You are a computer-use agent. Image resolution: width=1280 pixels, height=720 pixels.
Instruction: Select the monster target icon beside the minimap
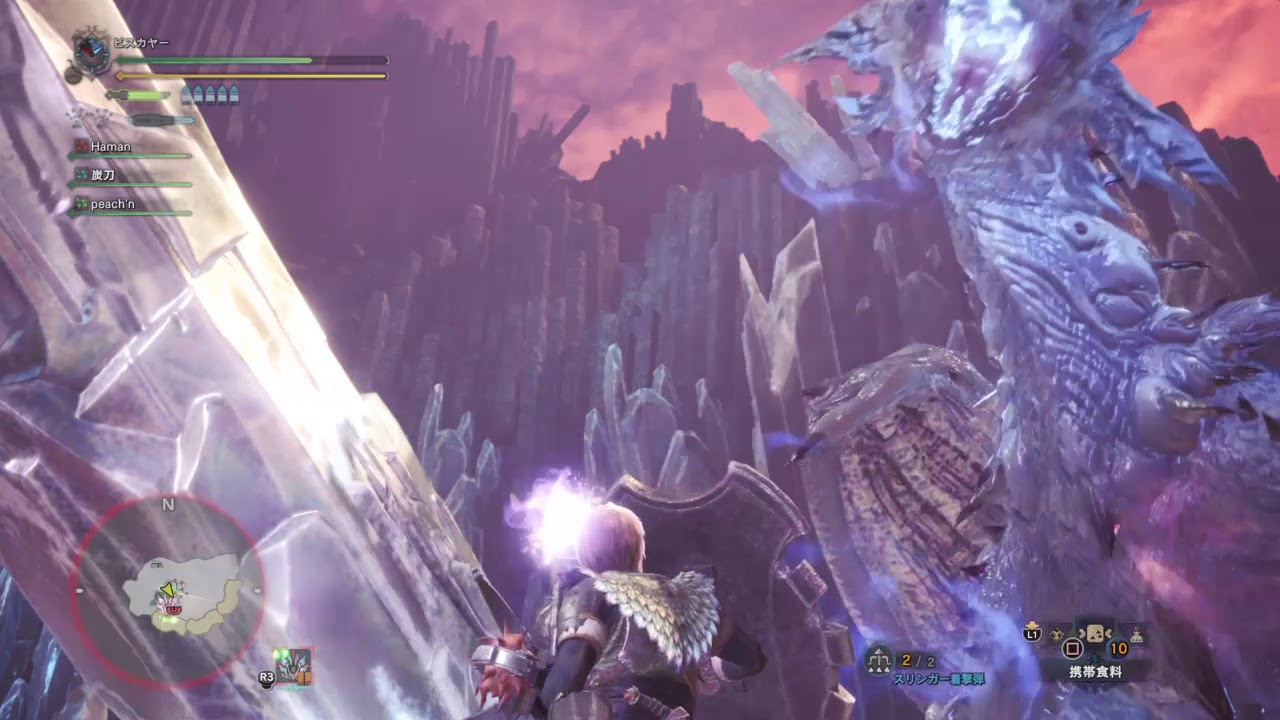[292, 666]
